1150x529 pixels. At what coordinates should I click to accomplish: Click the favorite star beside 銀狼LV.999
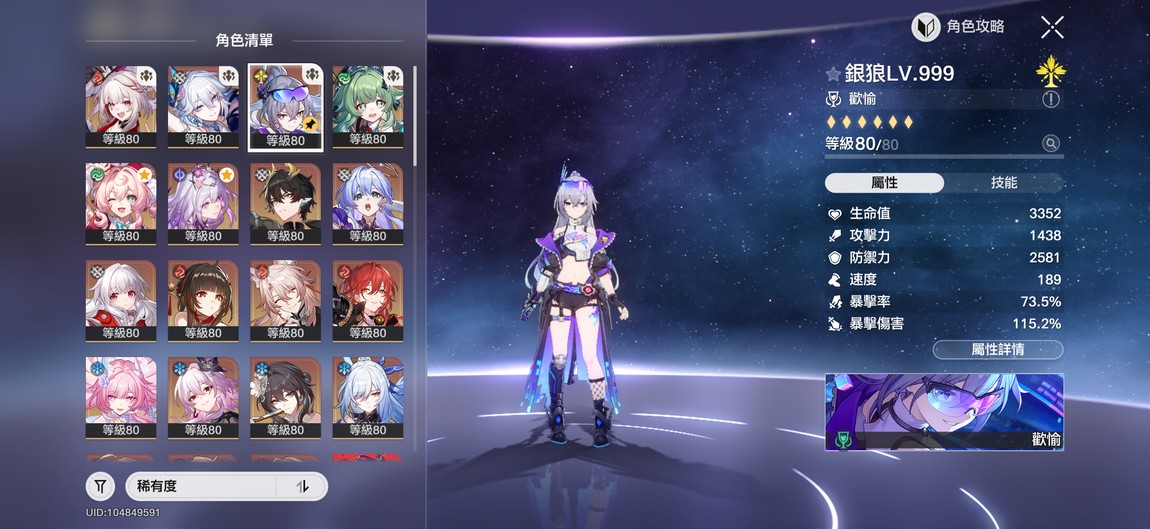(833, 74)
